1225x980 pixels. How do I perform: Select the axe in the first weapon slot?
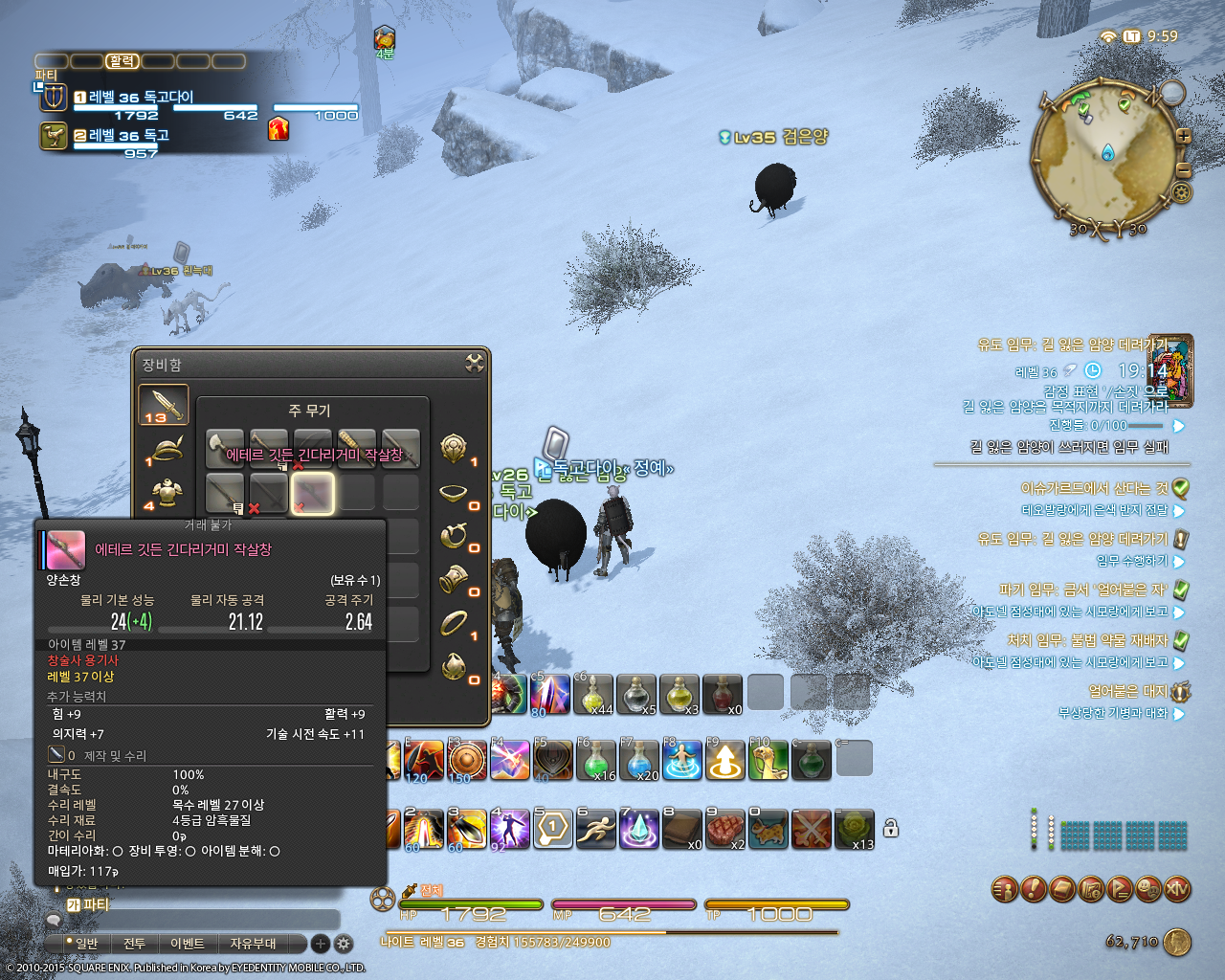click(x=225, y=448)
